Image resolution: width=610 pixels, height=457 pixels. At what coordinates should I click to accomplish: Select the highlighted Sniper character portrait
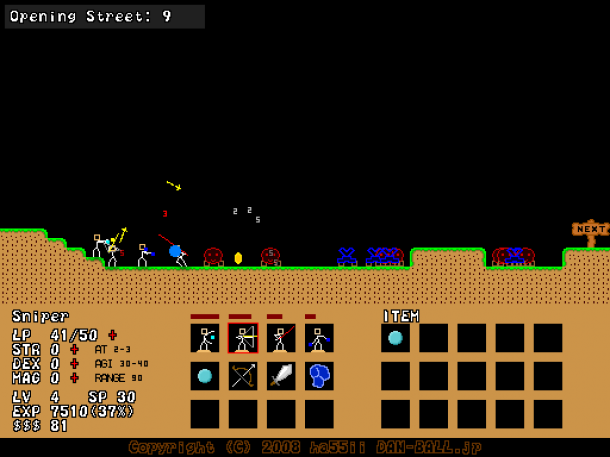click(x=243, y=338)
